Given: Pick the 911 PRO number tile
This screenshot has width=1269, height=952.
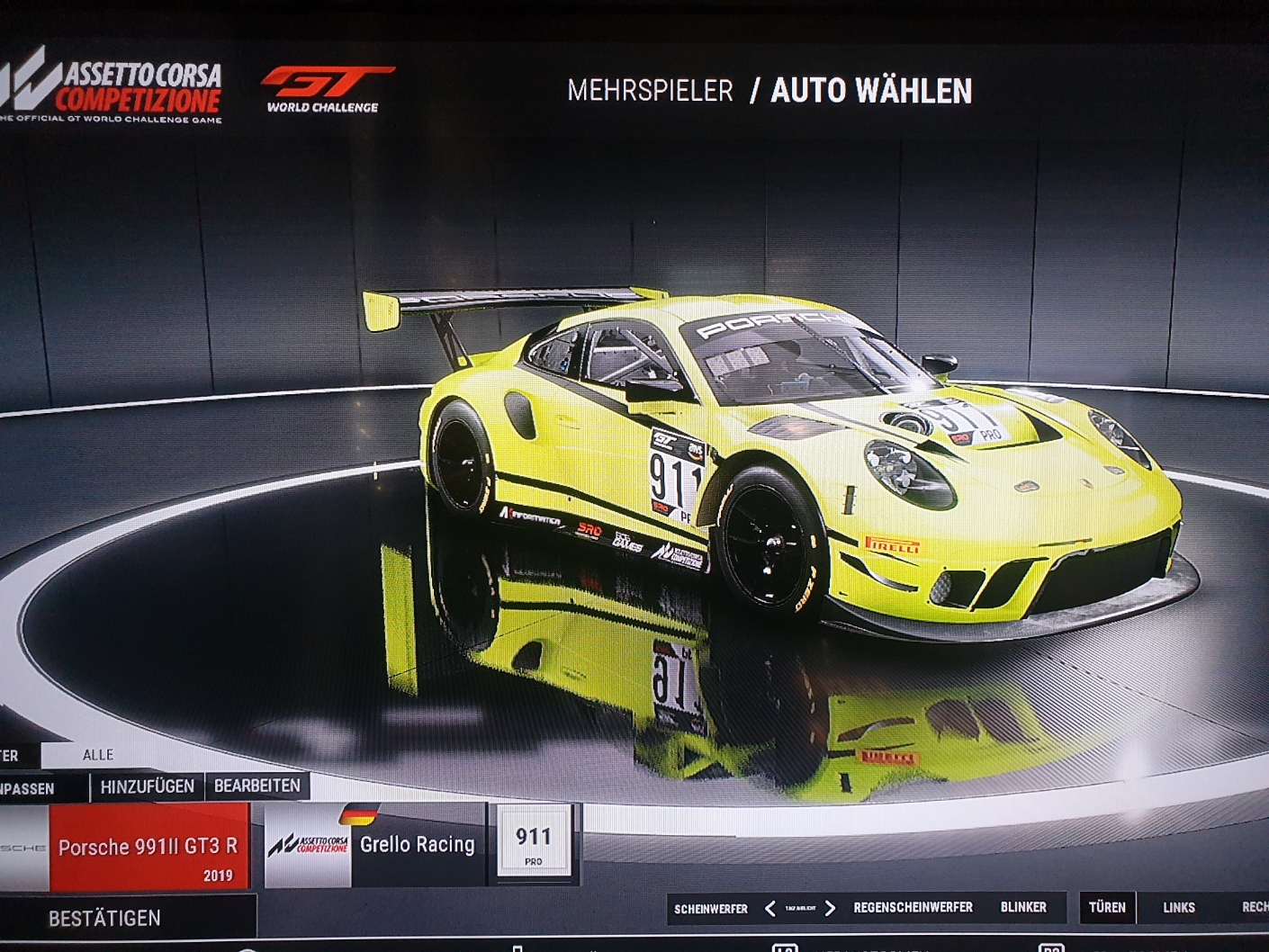Looking at the screenshot, I should click(x=533, y=844).
